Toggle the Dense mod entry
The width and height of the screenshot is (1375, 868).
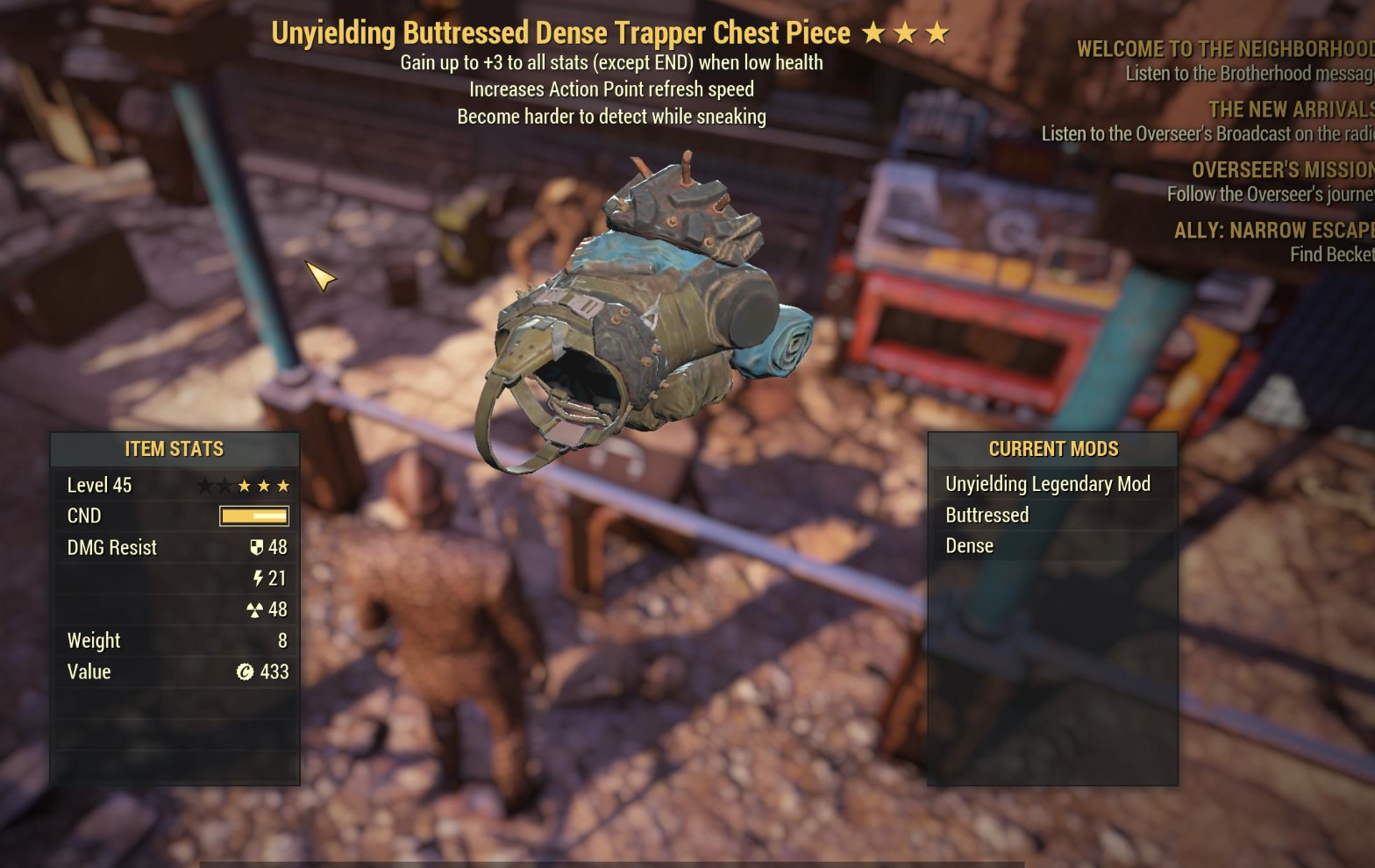click(x=968, y=544)
